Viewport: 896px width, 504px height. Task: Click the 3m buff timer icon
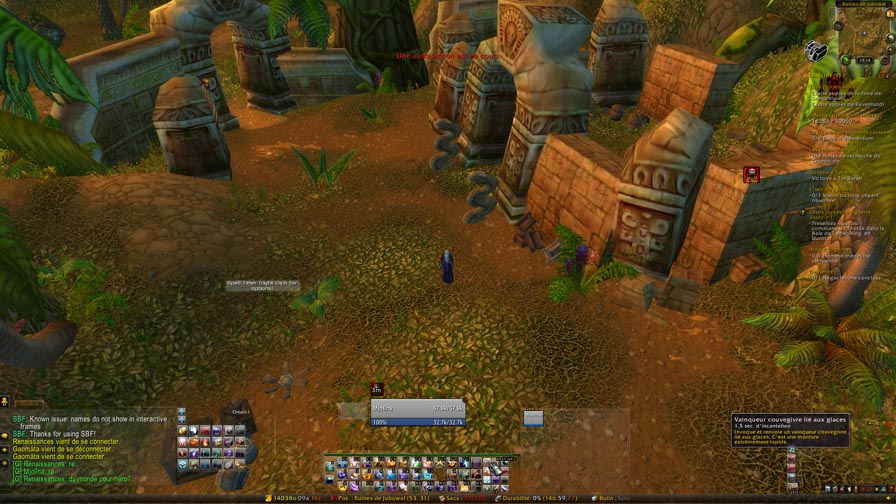click(377, 389)
